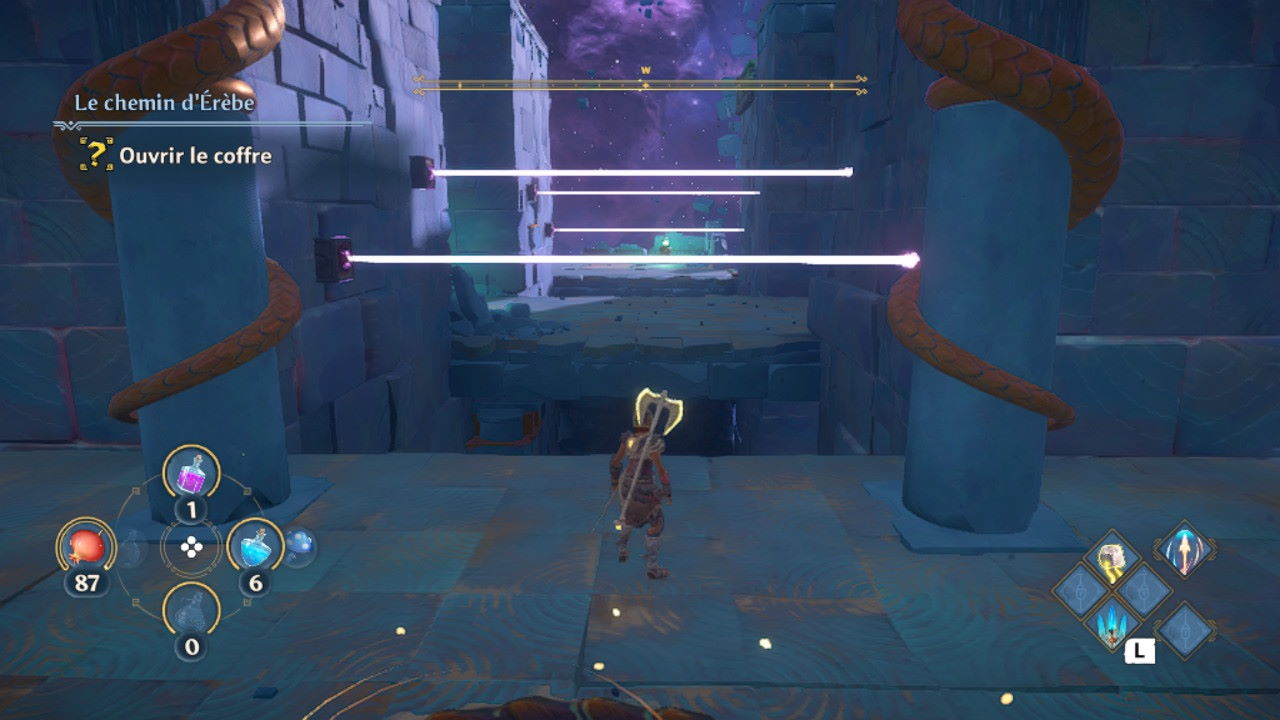This screenshot has width=1280, height=720.
Task: Click the compass bar with W marker
Action: point(641,84)
